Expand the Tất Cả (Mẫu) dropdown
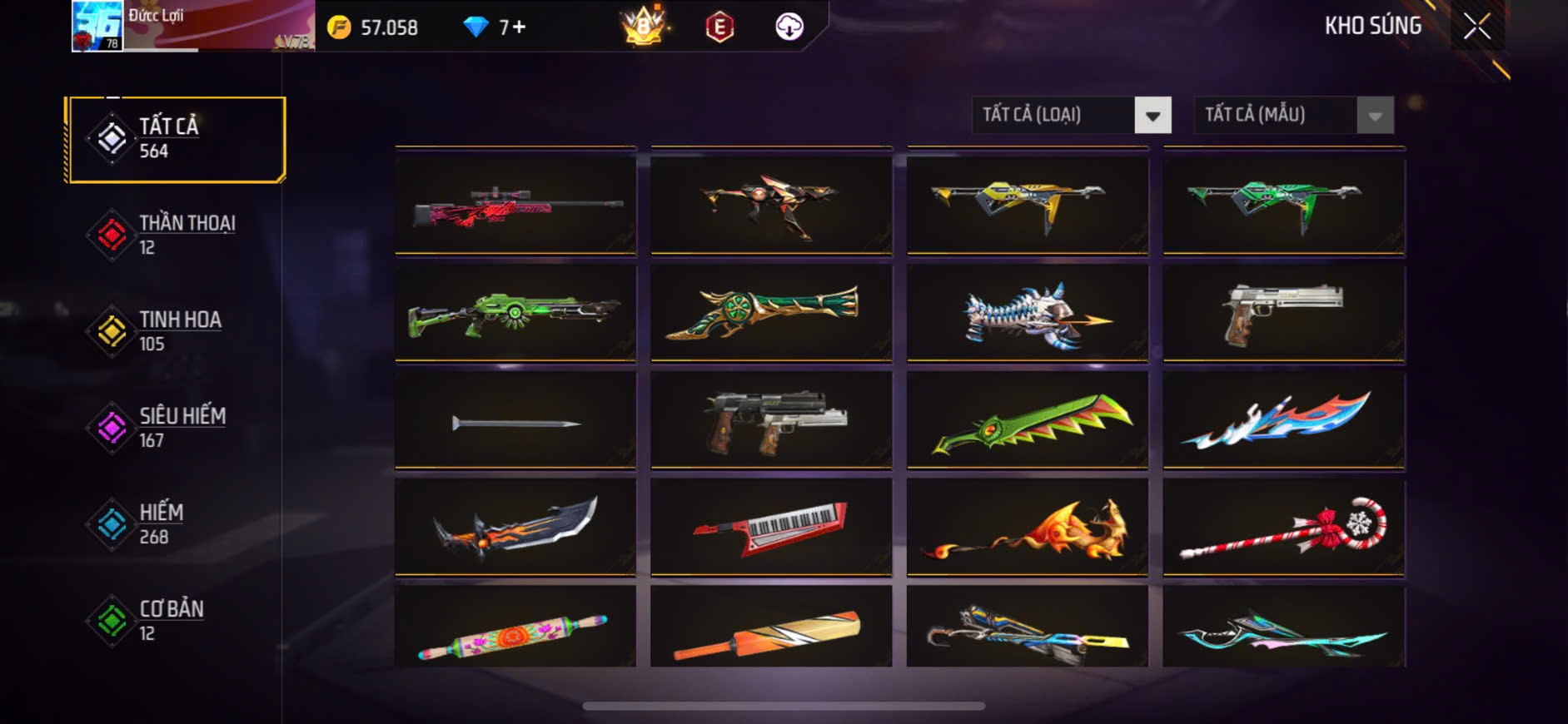 1293,115
